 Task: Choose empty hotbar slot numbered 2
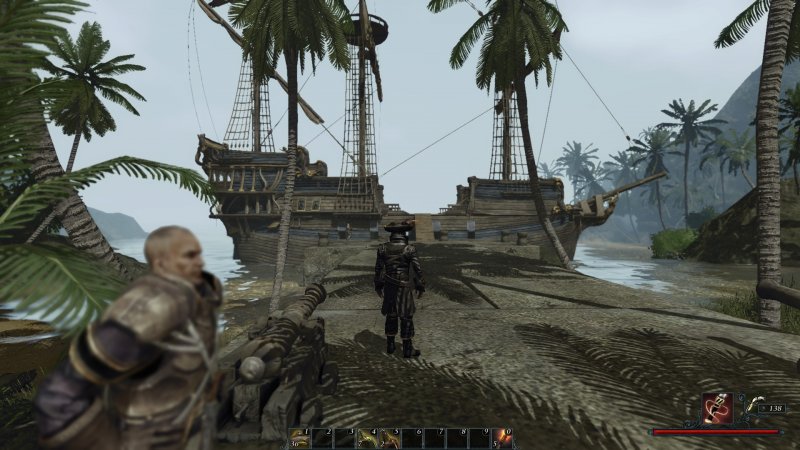[322, 438]
